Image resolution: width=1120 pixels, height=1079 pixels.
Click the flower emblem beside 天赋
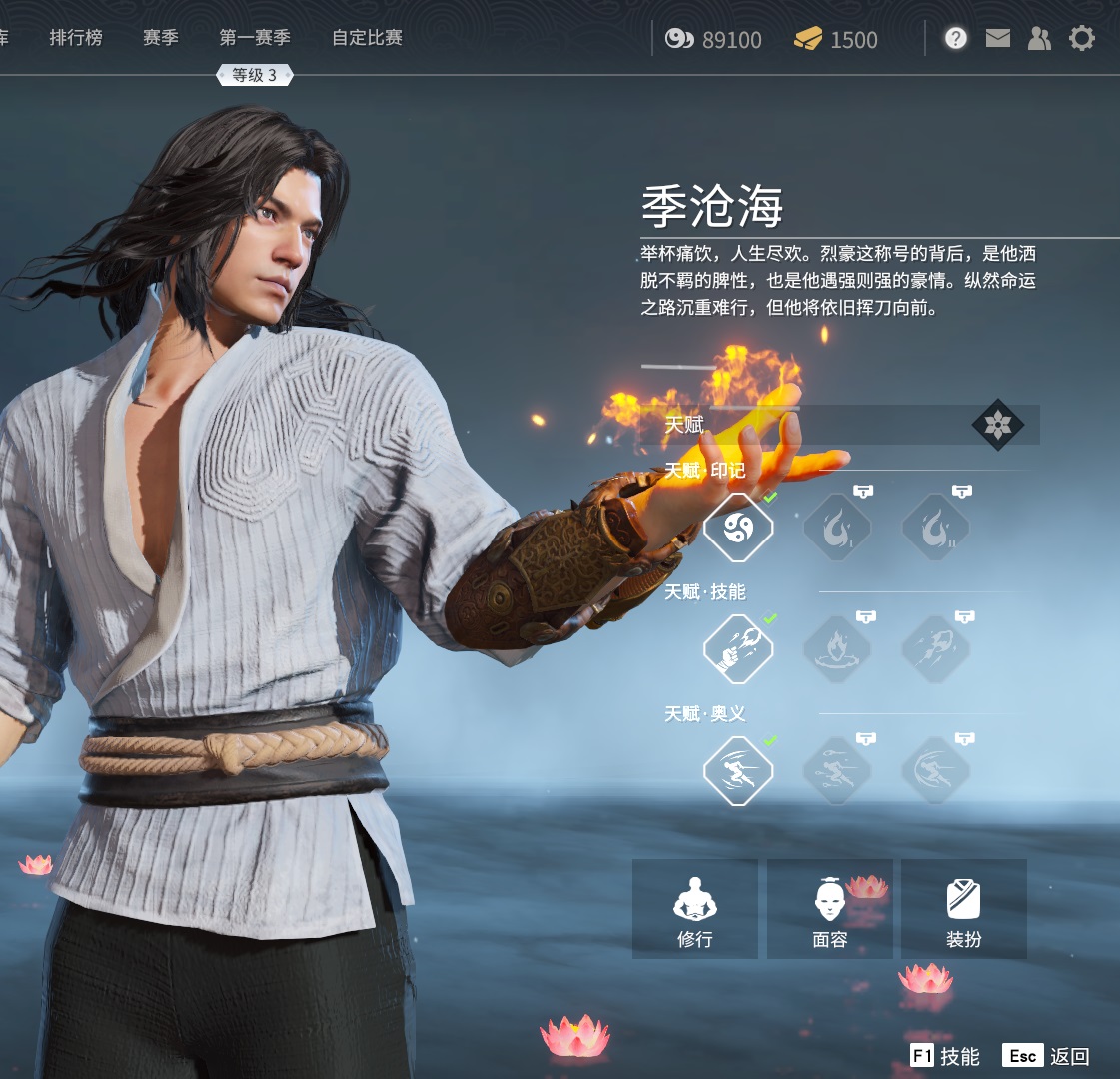997,425
